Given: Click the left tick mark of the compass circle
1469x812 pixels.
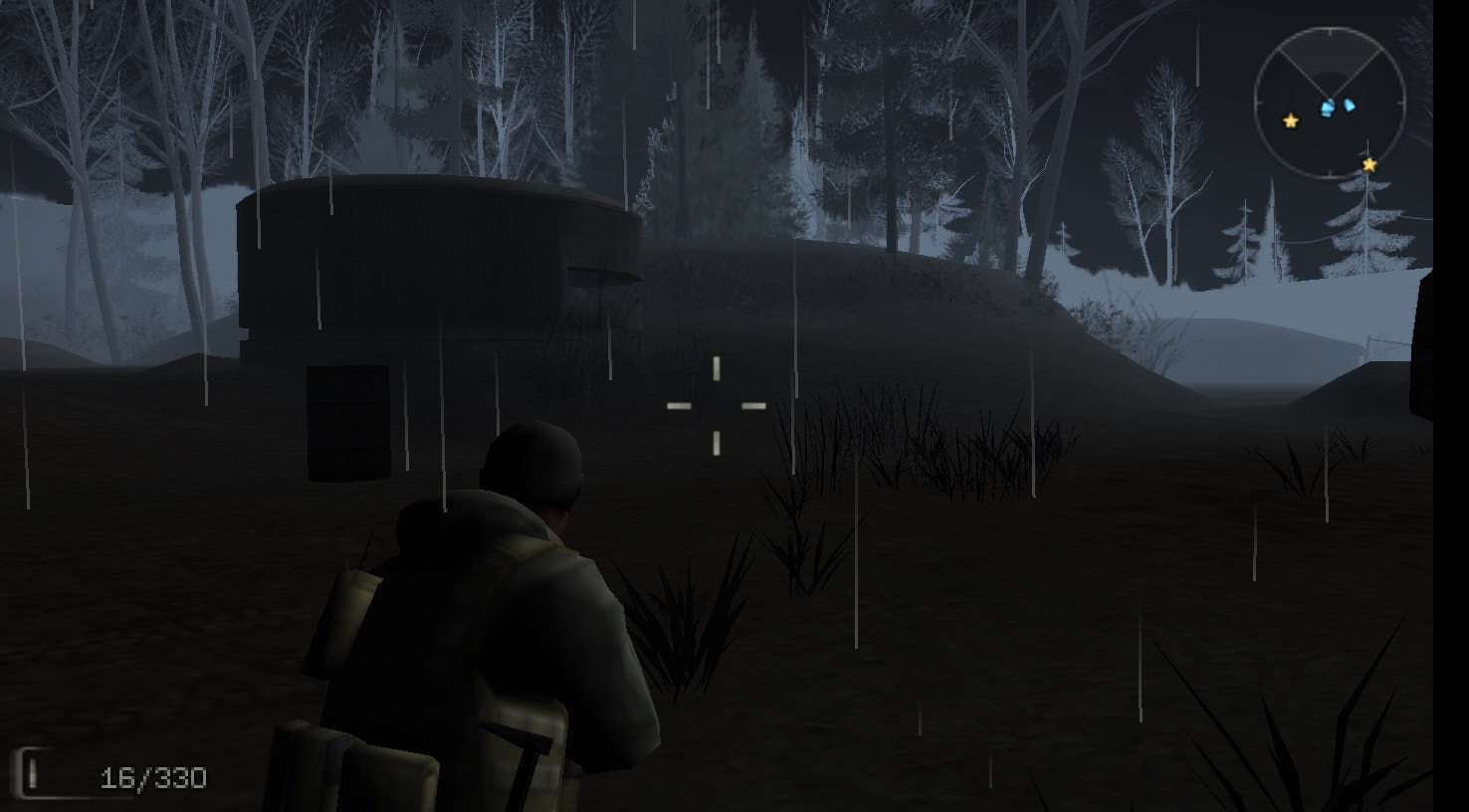Looking at the screenshot, I should 1257,102.
